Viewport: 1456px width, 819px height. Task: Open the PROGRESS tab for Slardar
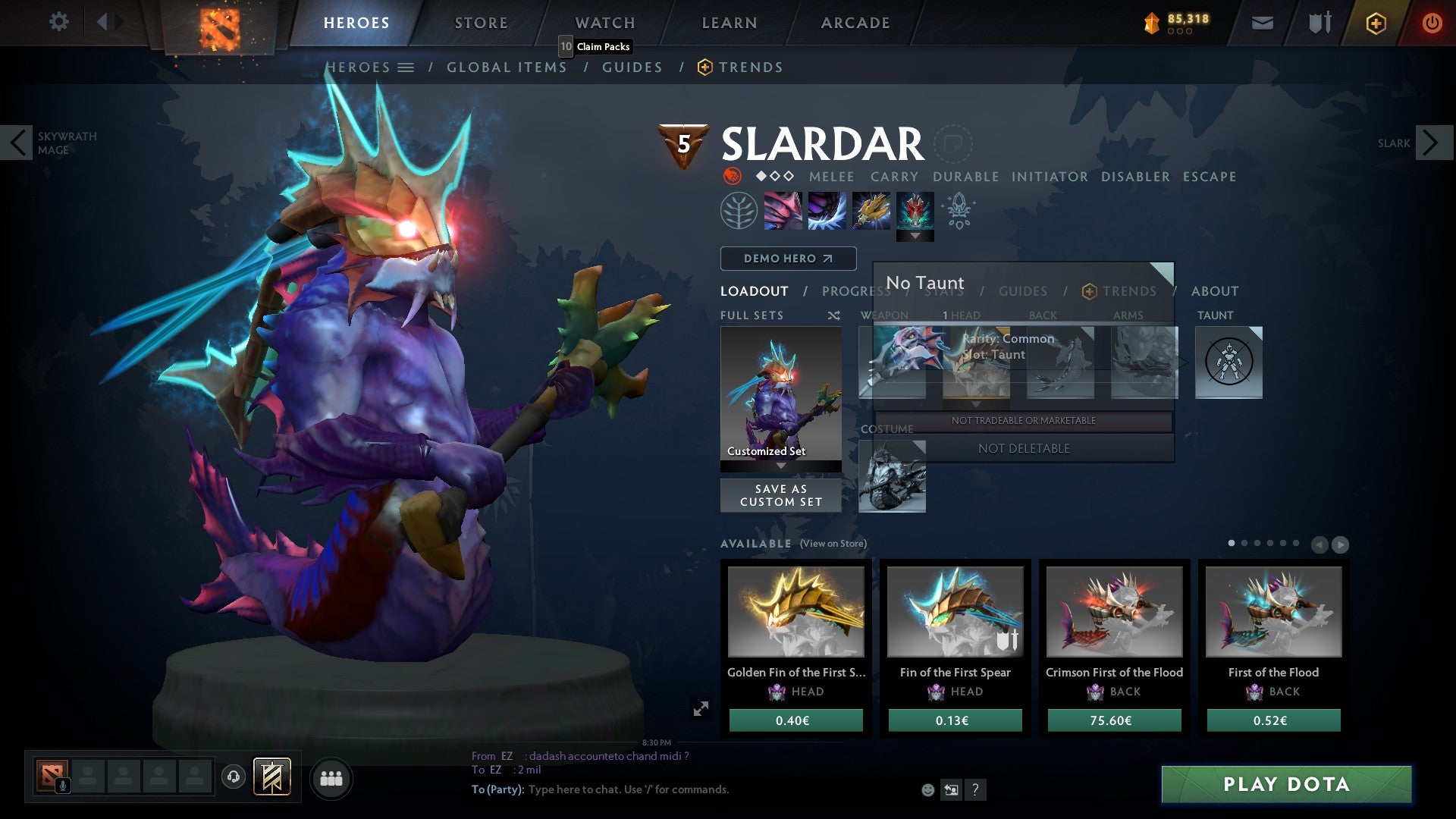click(855, 291)
